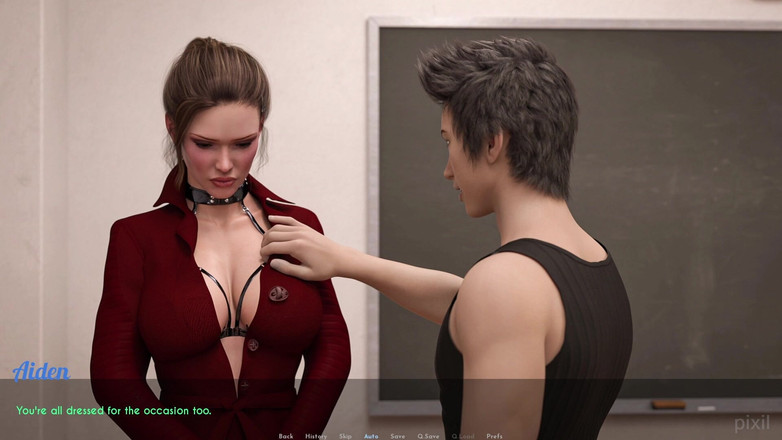Screen dimensions: 782x440
Task: Quick save with Q.Save
Action: [428, 436]
